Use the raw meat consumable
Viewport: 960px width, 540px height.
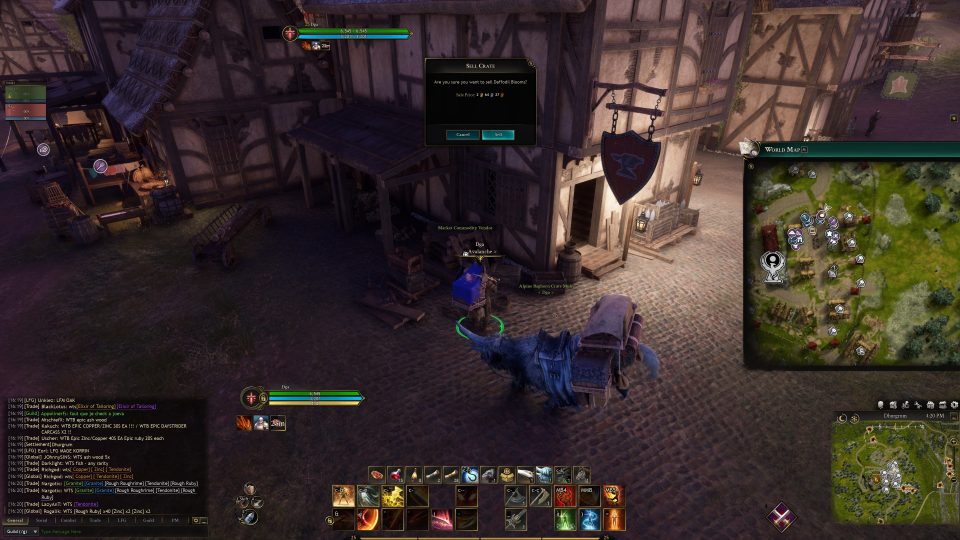coord(377,475)
